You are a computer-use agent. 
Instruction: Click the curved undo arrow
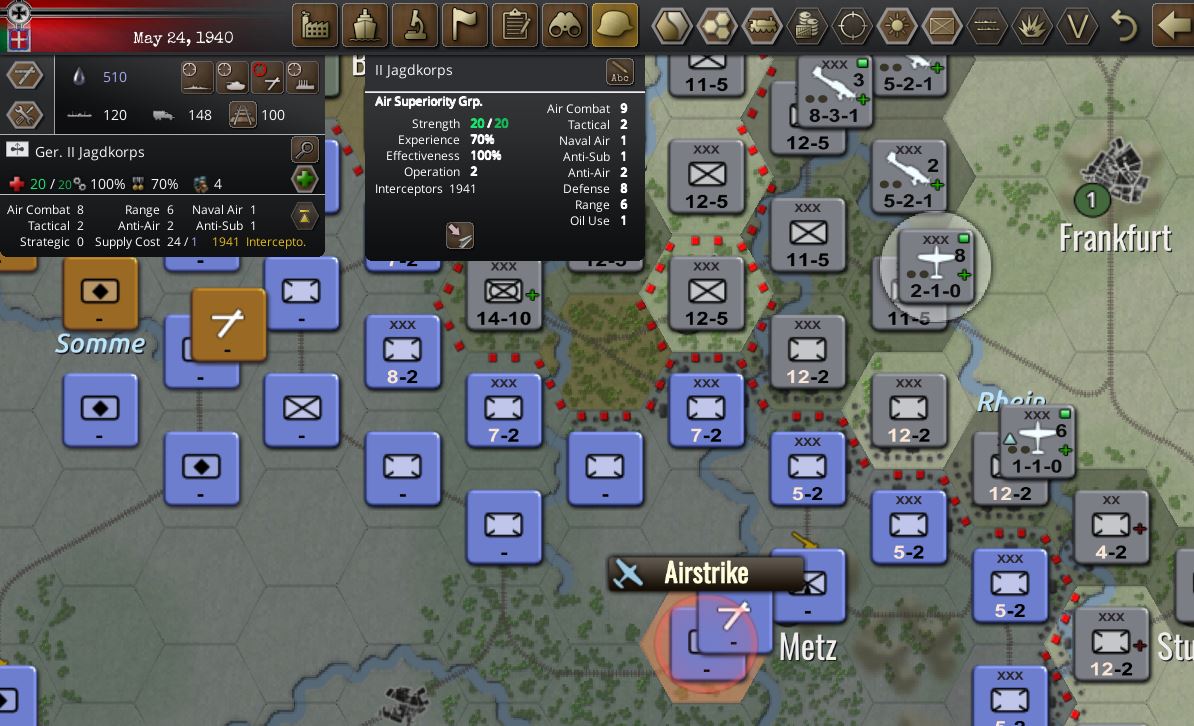[x=1125, y=26]
